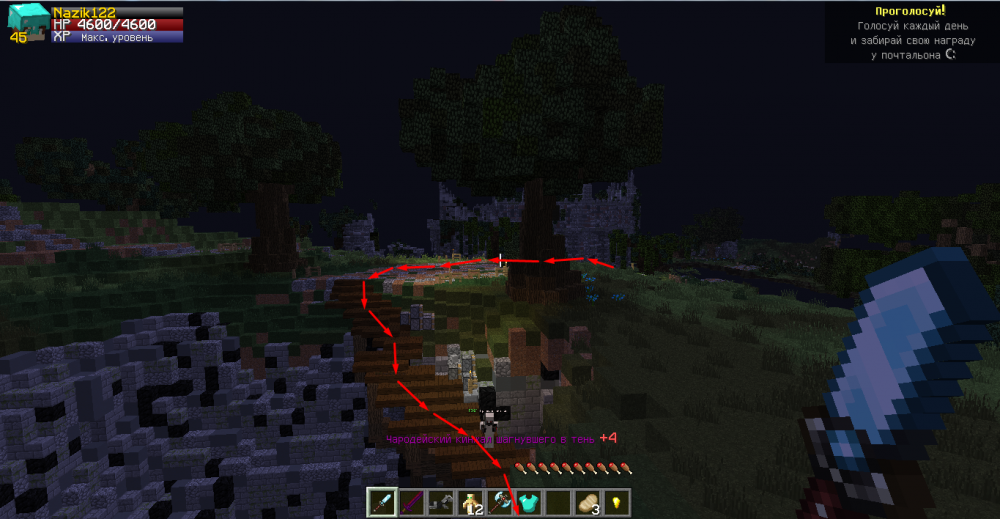1000x519 pixels.
Task: Equip the battle axe from the hotbar
Action: [x=499, y=501]
